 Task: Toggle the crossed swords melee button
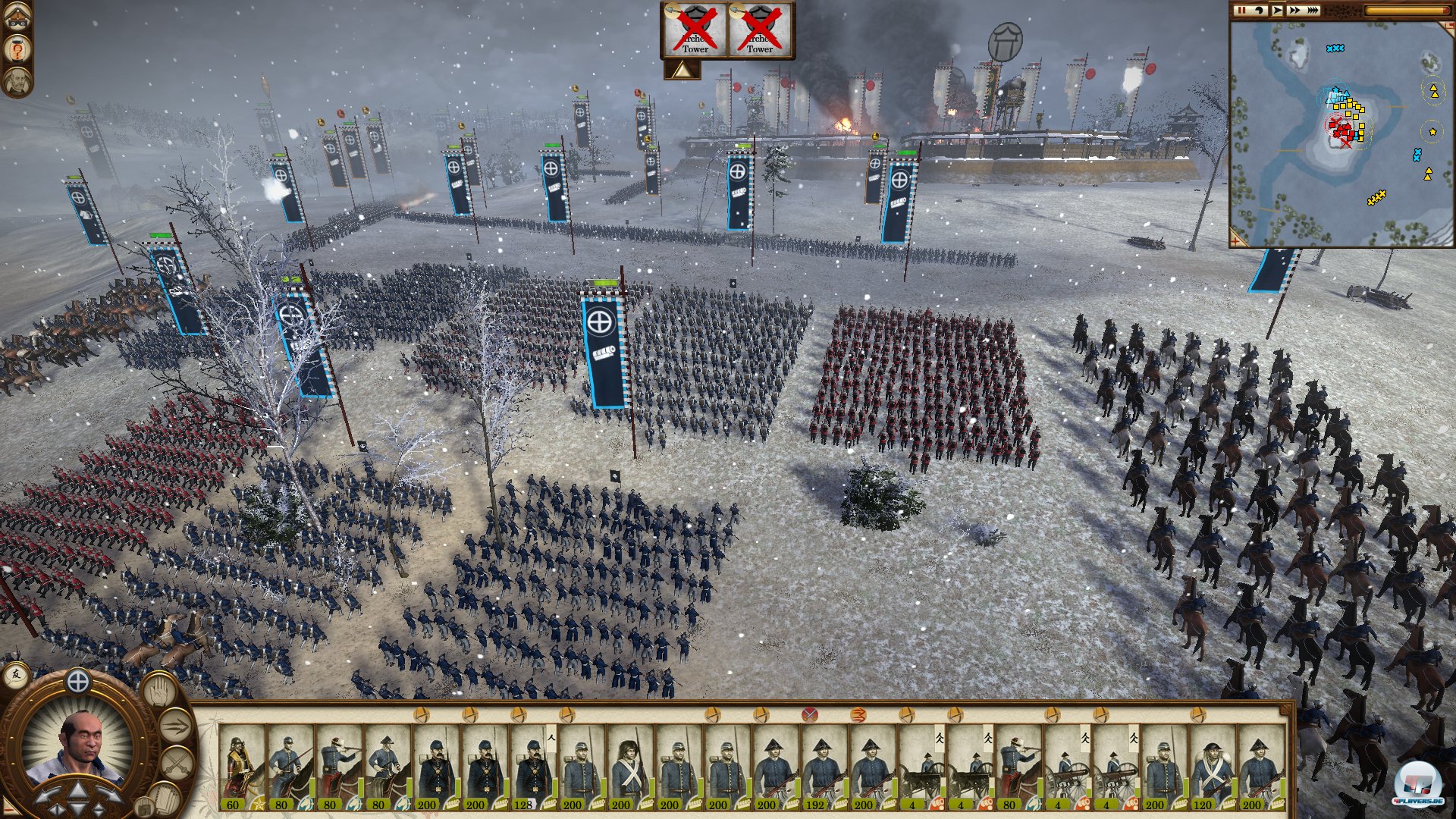point(176,761)
